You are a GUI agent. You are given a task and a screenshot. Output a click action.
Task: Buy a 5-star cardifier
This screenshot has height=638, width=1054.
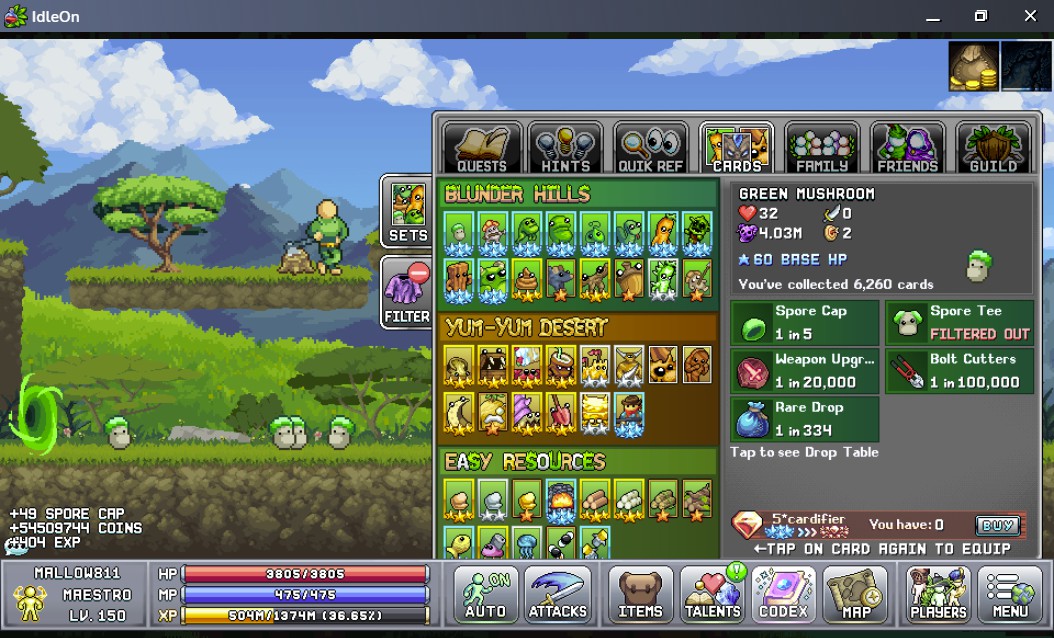coord(997,525)
